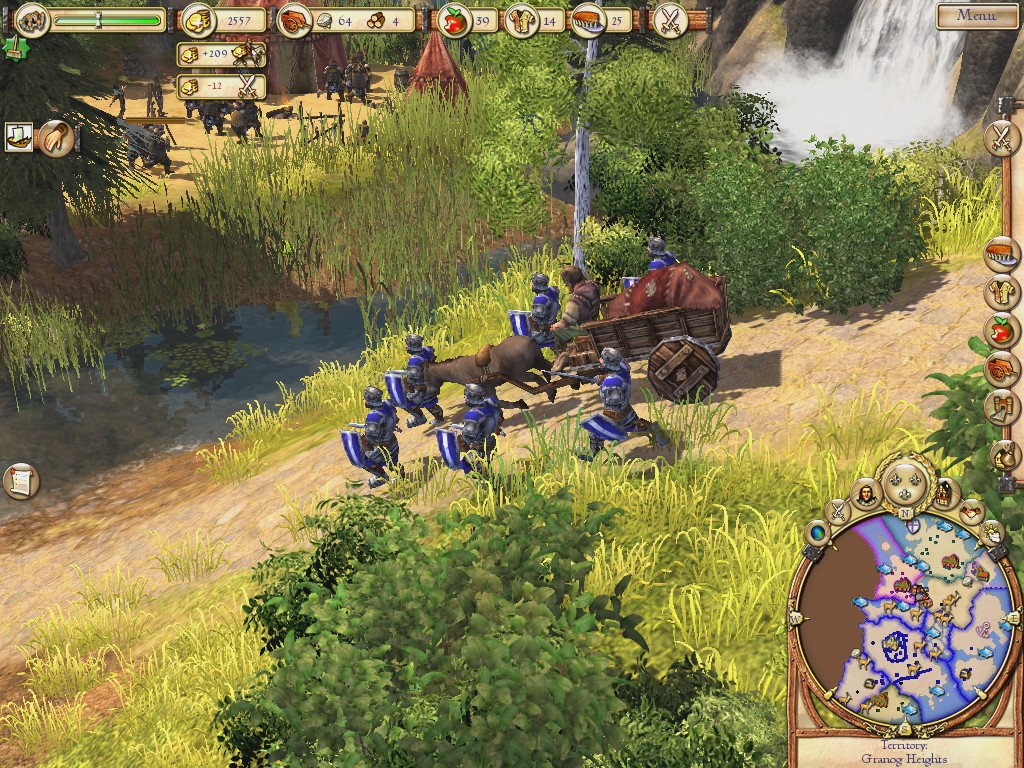
Task: Click the crossed swords icon in top bar
Action: (x=668, y=20)
